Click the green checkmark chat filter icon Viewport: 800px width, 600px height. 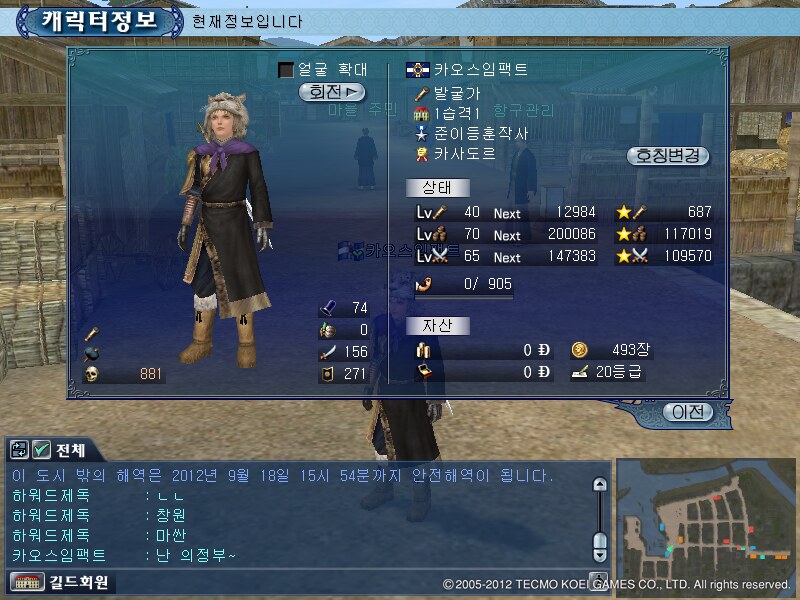(42, 449)
